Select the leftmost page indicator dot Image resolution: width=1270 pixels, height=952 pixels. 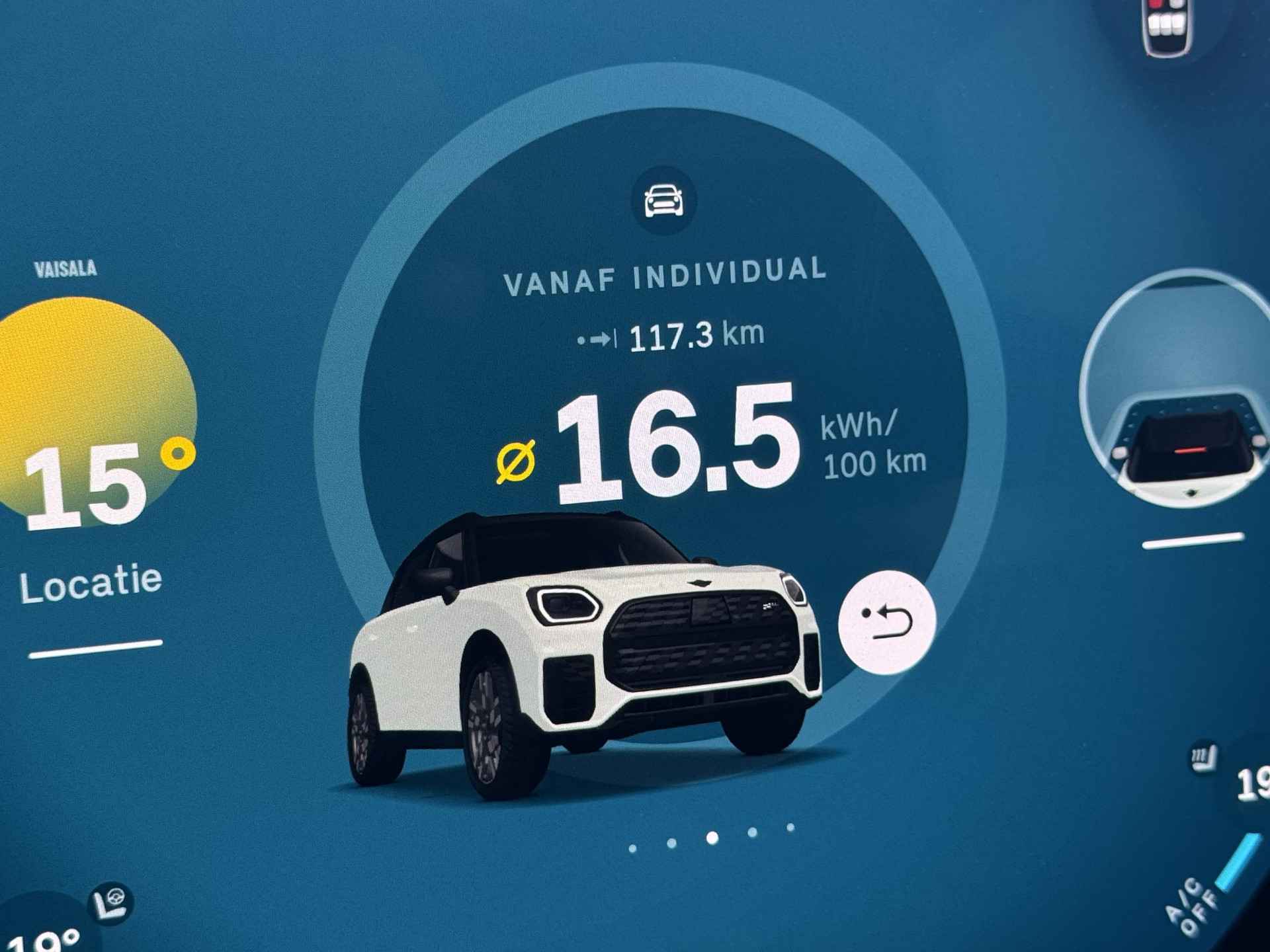tap(633, 848)
